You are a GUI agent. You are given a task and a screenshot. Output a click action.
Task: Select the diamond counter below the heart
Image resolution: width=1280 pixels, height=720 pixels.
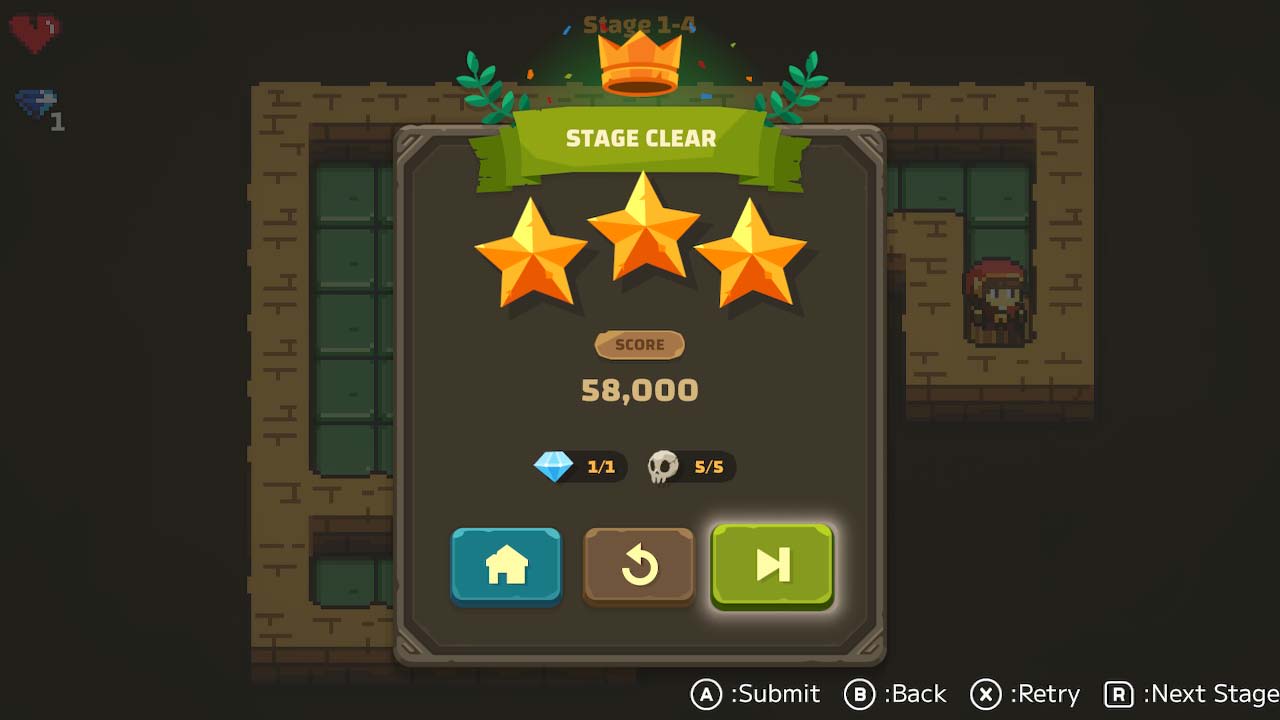pos(33,103)
